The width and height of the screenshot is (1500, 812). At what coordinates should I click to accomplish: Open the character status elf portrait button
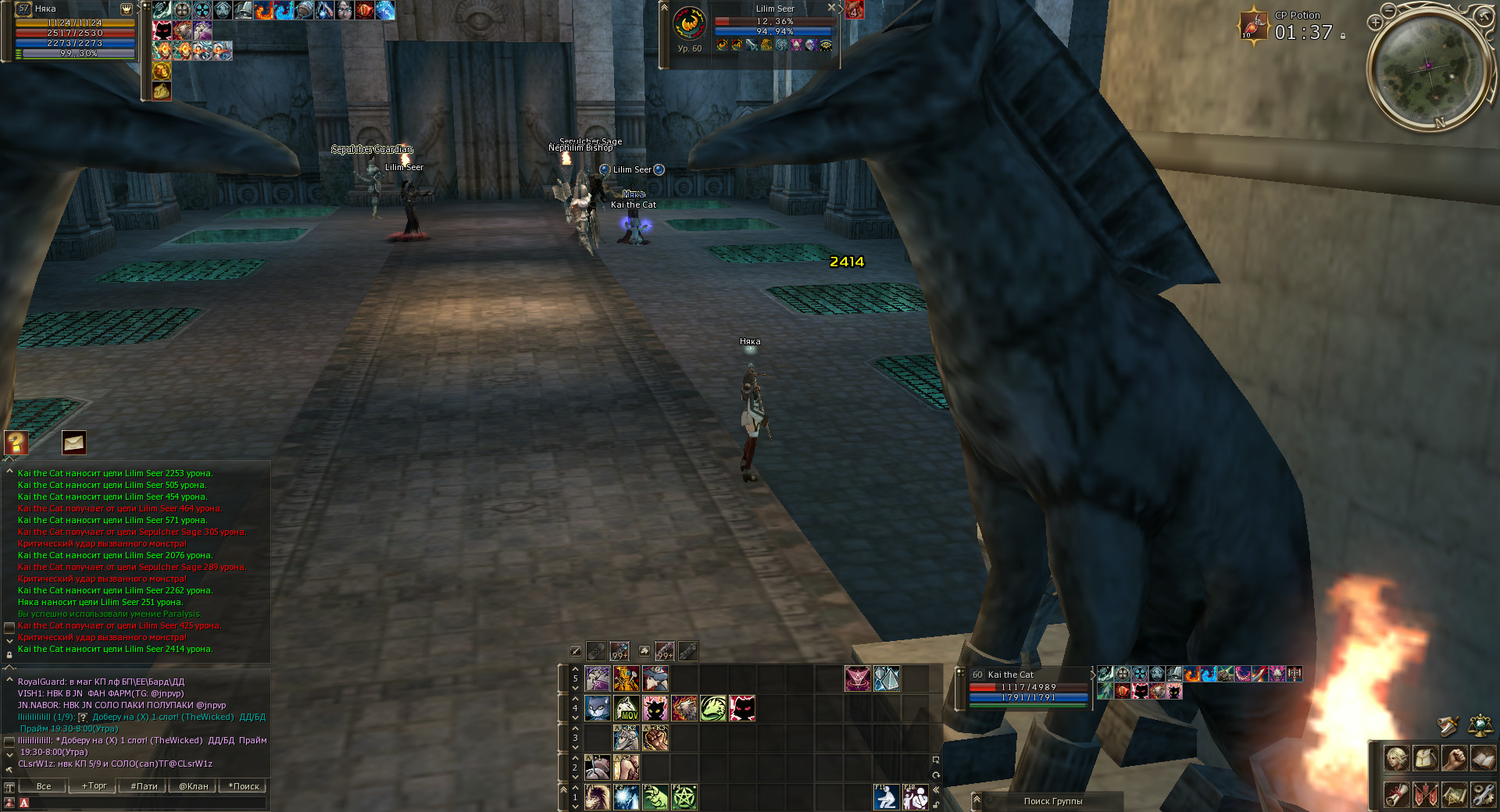point(1396,757)
